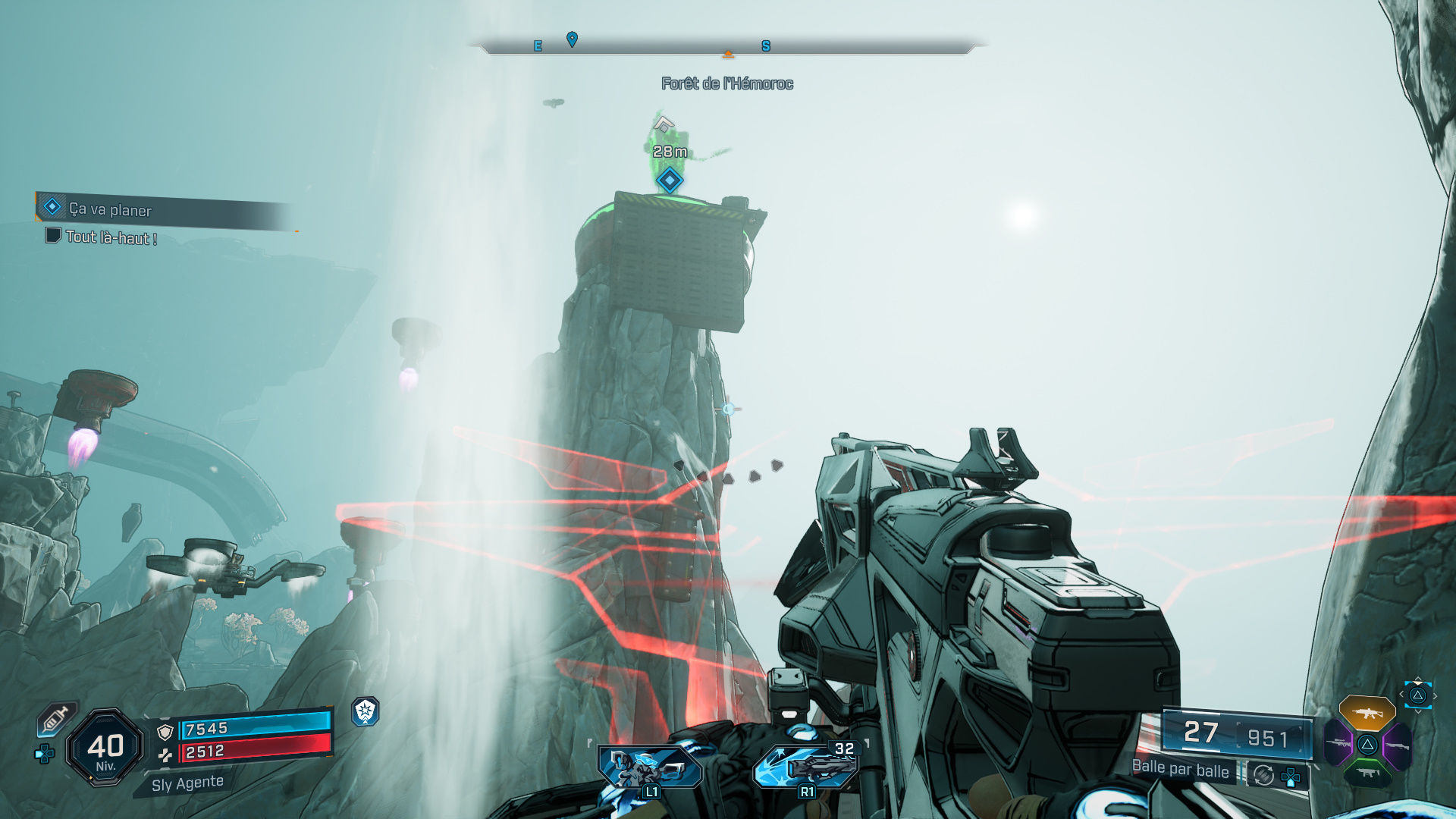
Task: Select the orange assault rifle weapon slot
Action: [x=1367, y=713]
